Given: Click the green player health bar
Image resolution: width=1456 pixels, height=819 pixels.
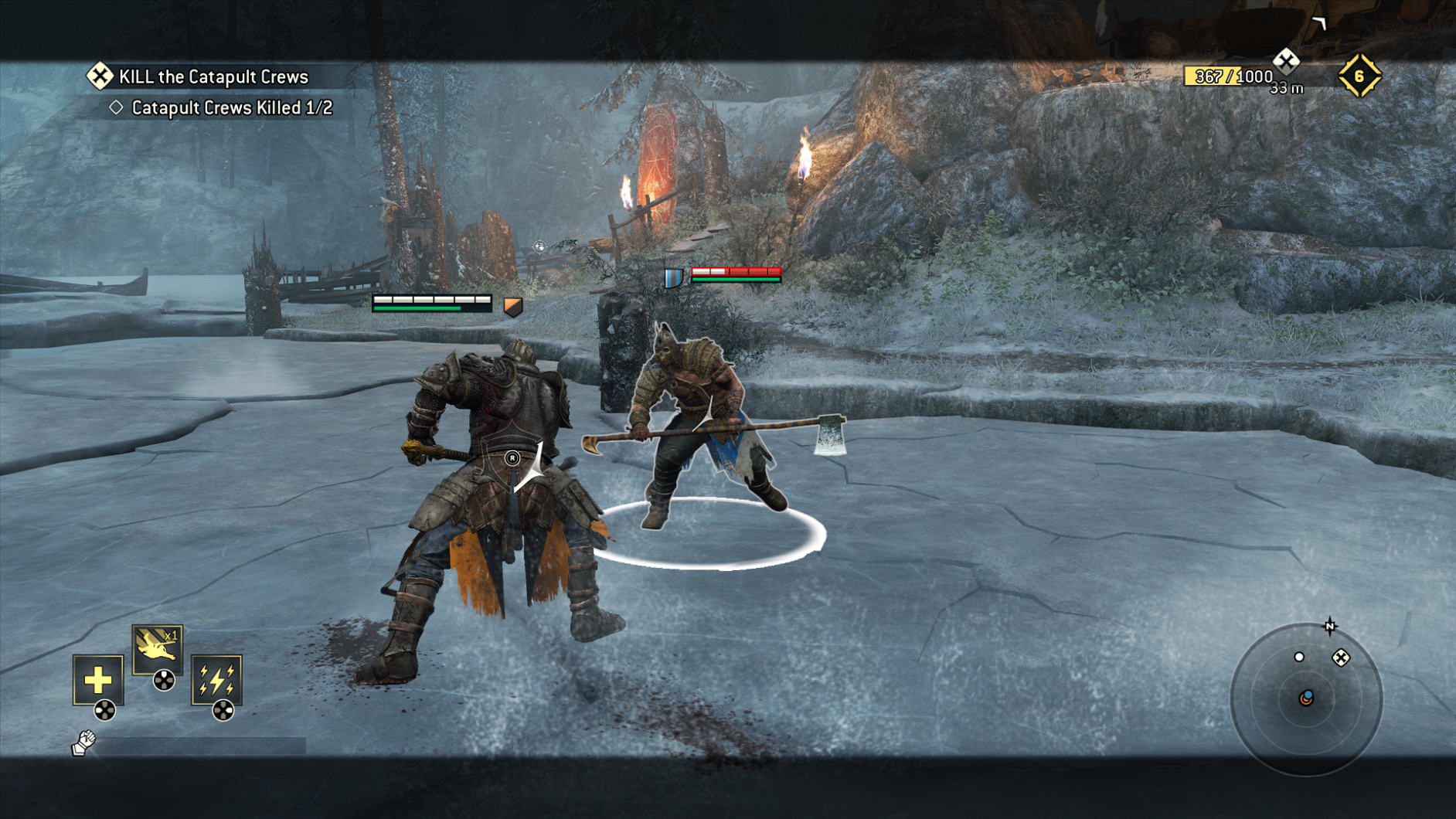Looking at the screenshot, I should tap(421, 308).
